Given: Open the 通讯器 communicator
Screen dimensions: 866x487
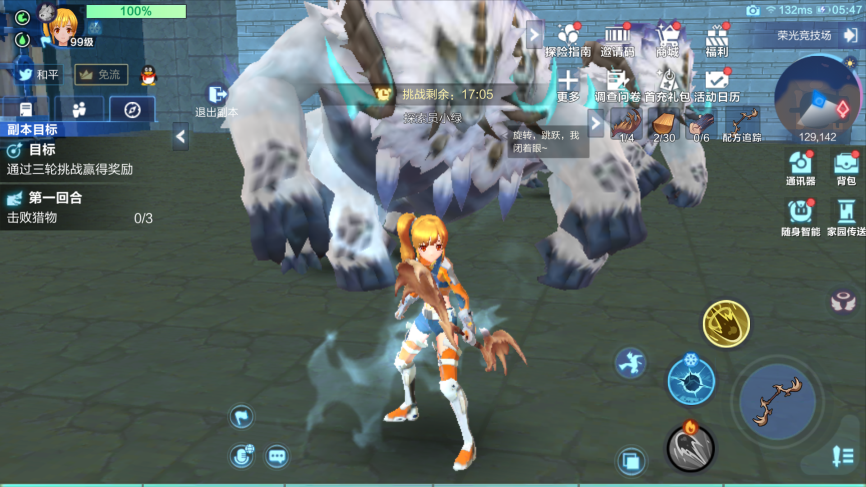Looking at the screenshot, I should point(800,167).
